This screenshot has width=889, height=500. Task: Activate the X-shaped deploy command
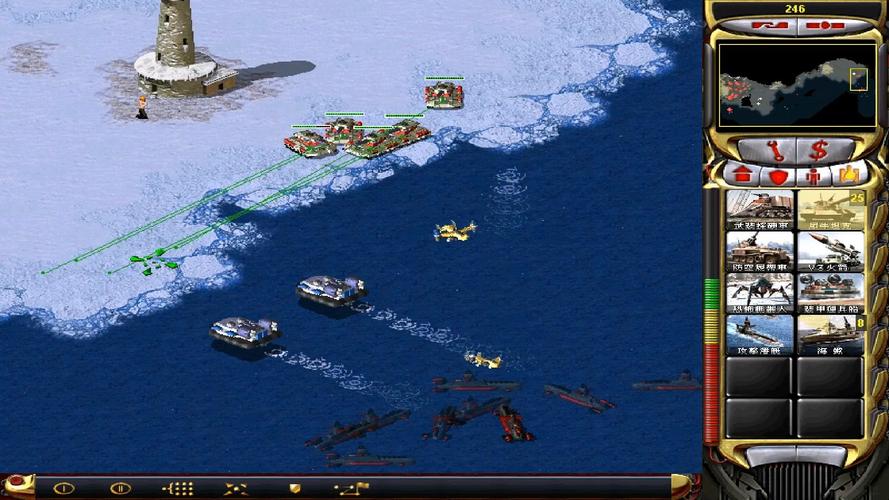(x=236, y=488)
